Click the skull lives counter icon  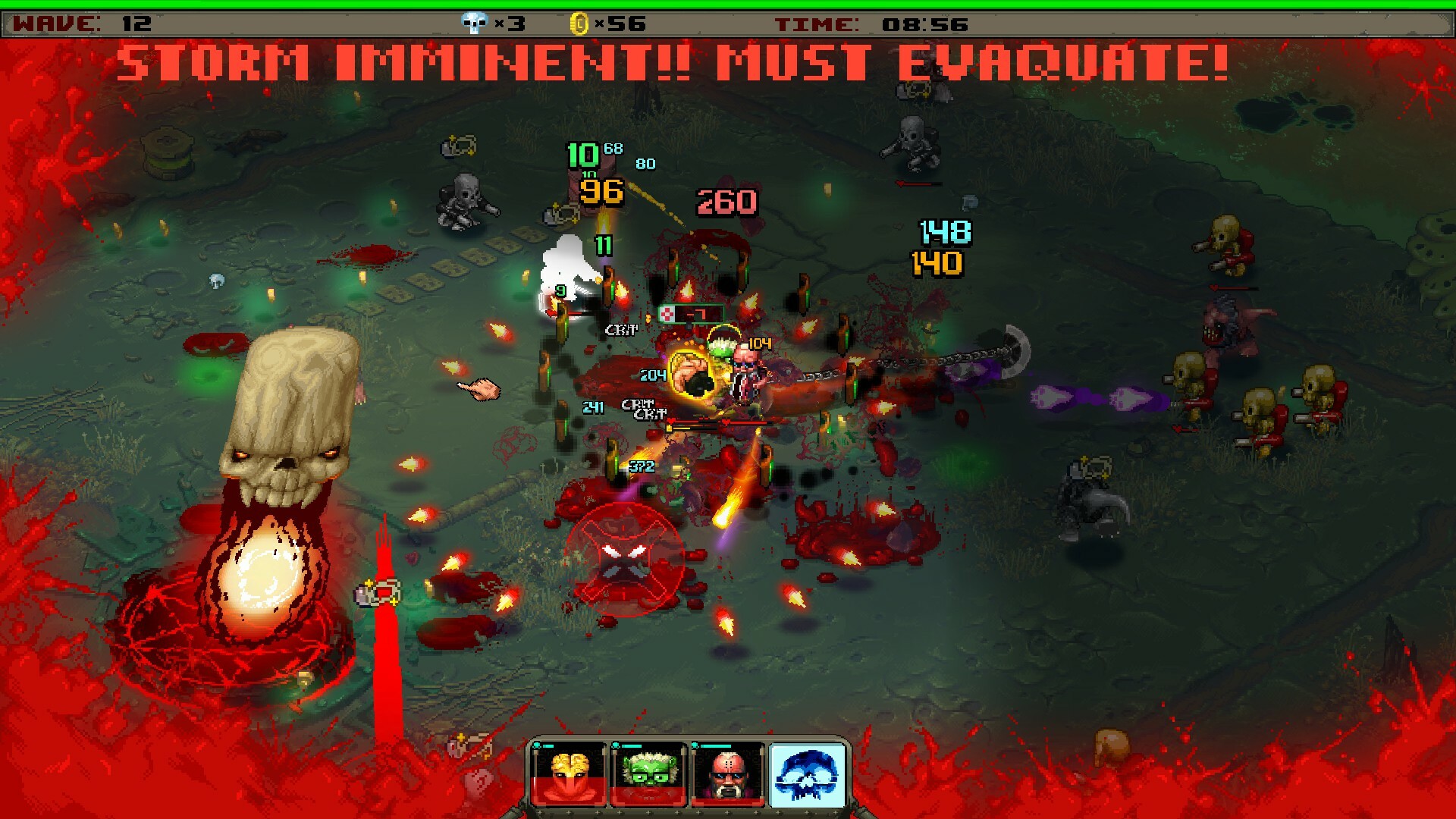tap(473, 23)
